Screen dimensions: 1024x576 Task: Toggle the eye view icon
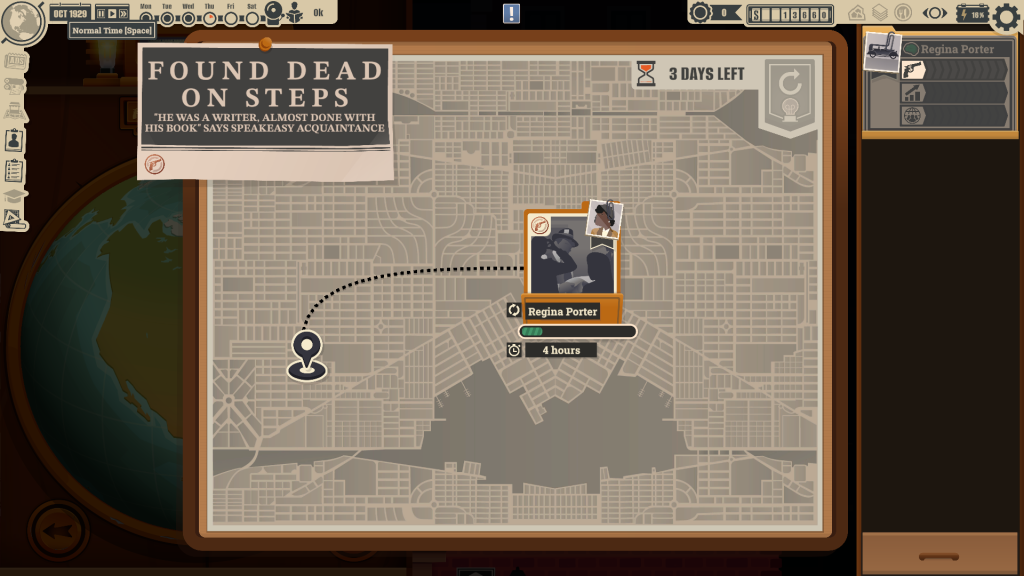(935, 13)
